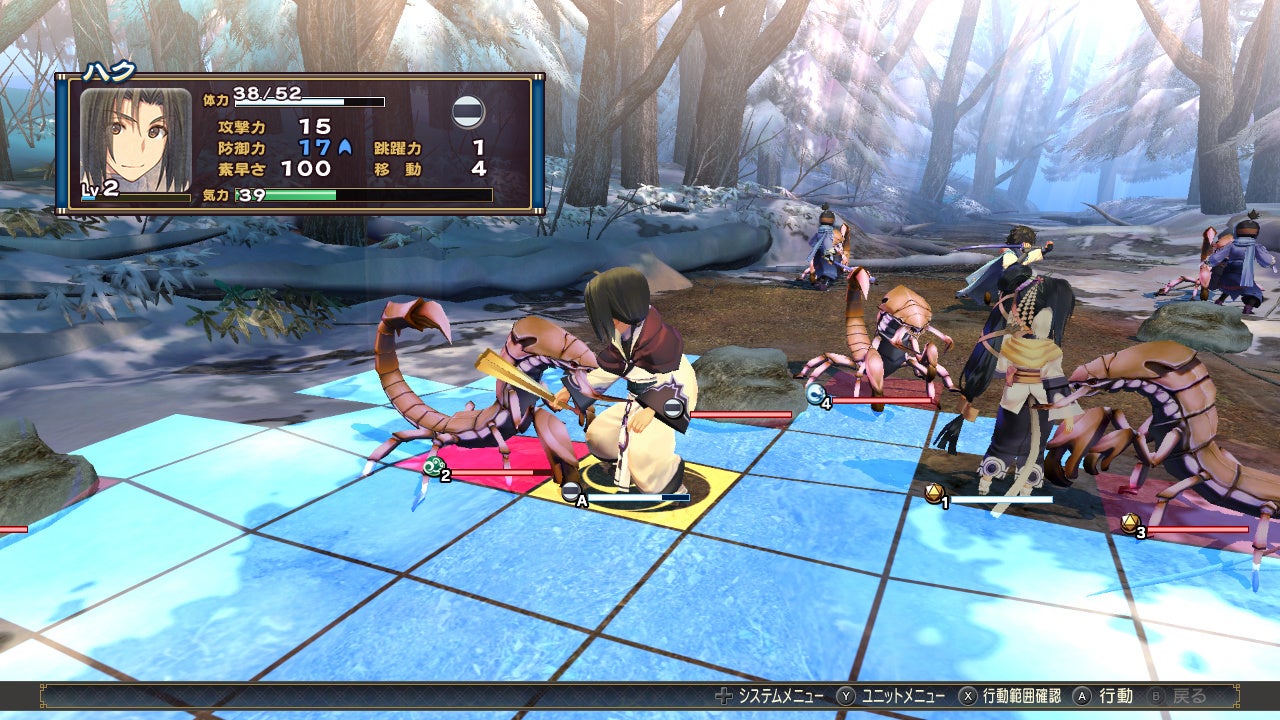This screenshot has width=1280, height=720.
Task: Target the enemy turn marker numbered 2
Action: (x=435, y=467)
